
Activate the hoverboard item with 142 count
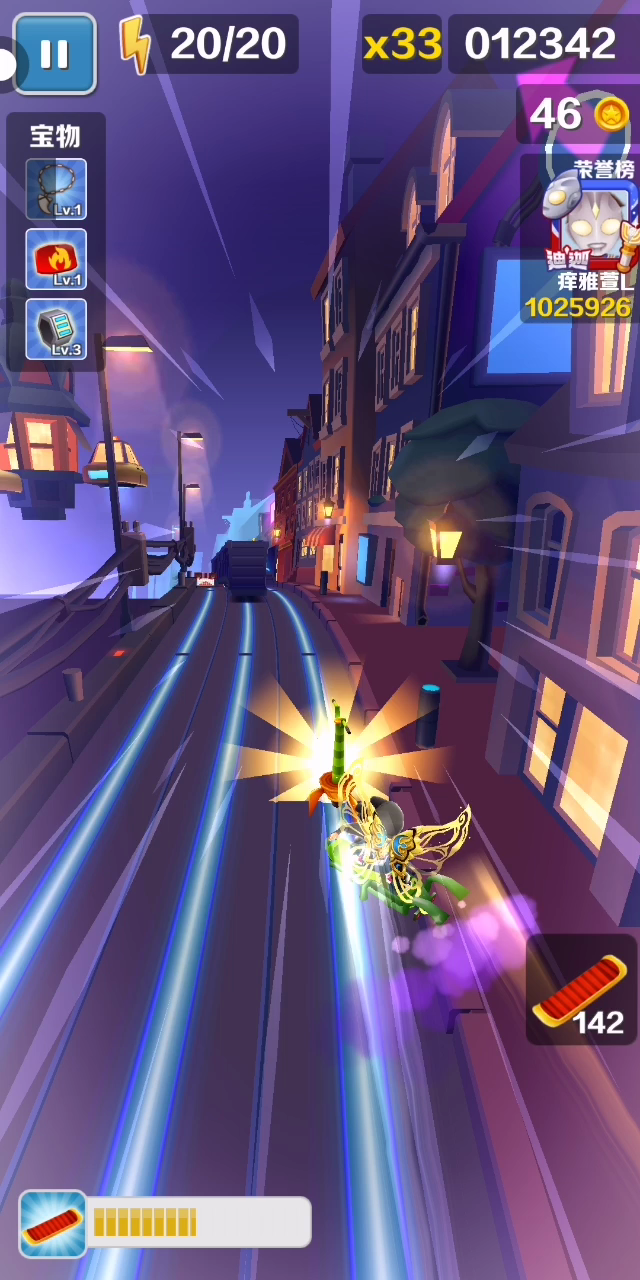tap(581, 990)
